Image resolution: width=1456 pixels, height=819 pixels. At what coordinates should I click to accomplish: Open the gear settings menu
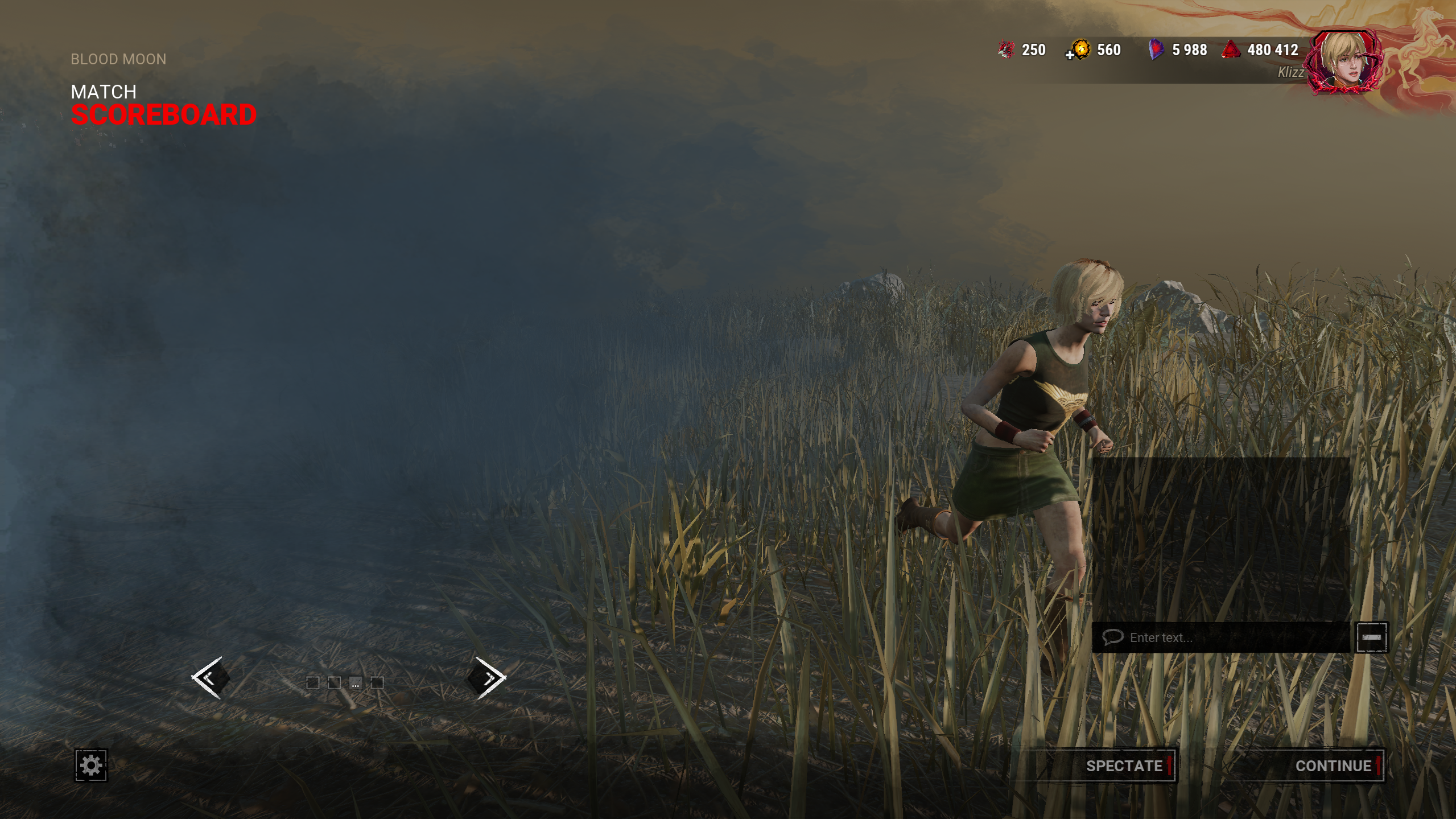click(x=91, y=765)
